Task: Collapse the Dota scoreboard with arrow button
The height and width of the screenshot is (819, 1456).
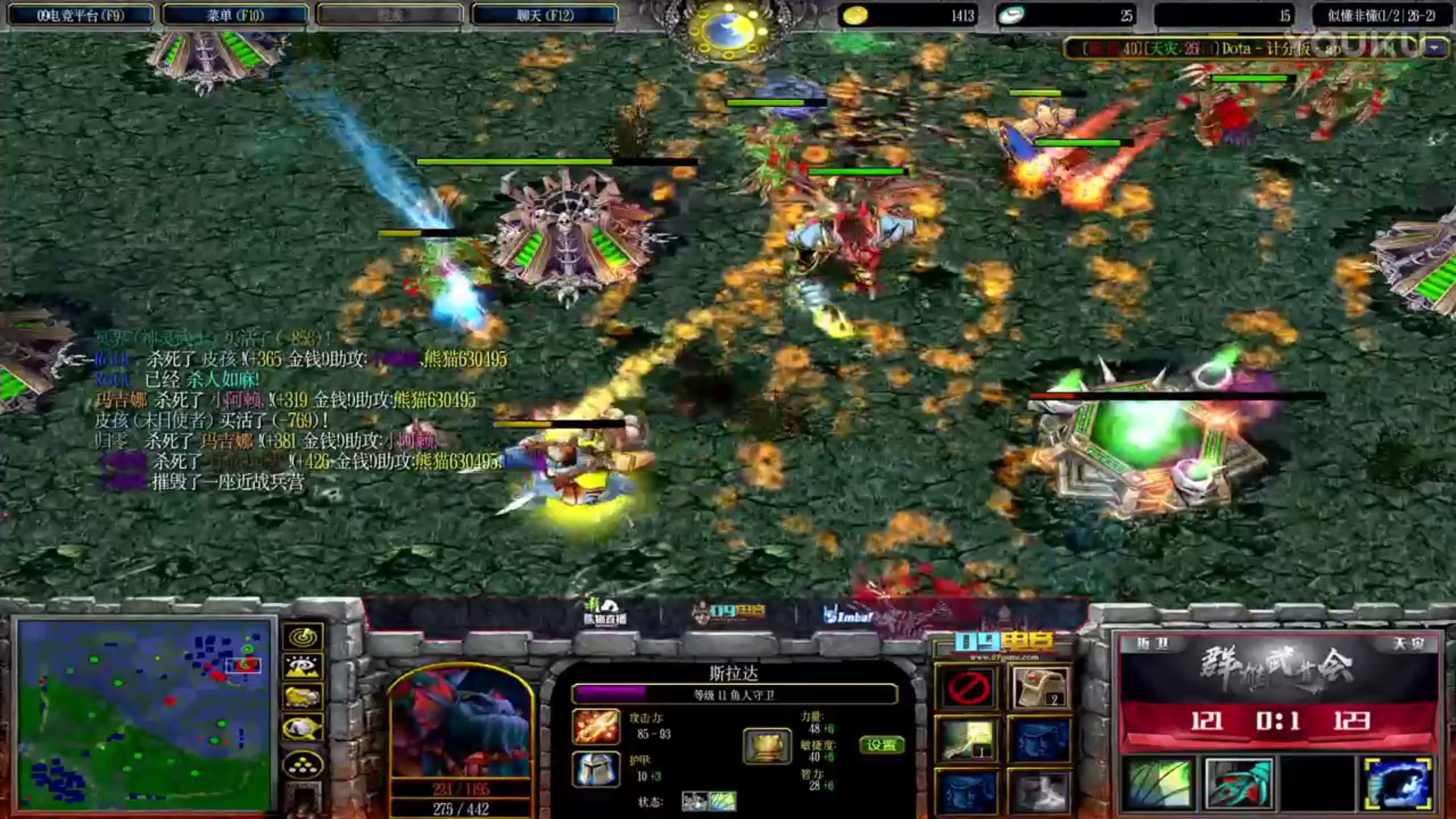Action: tap(1434, 49)
